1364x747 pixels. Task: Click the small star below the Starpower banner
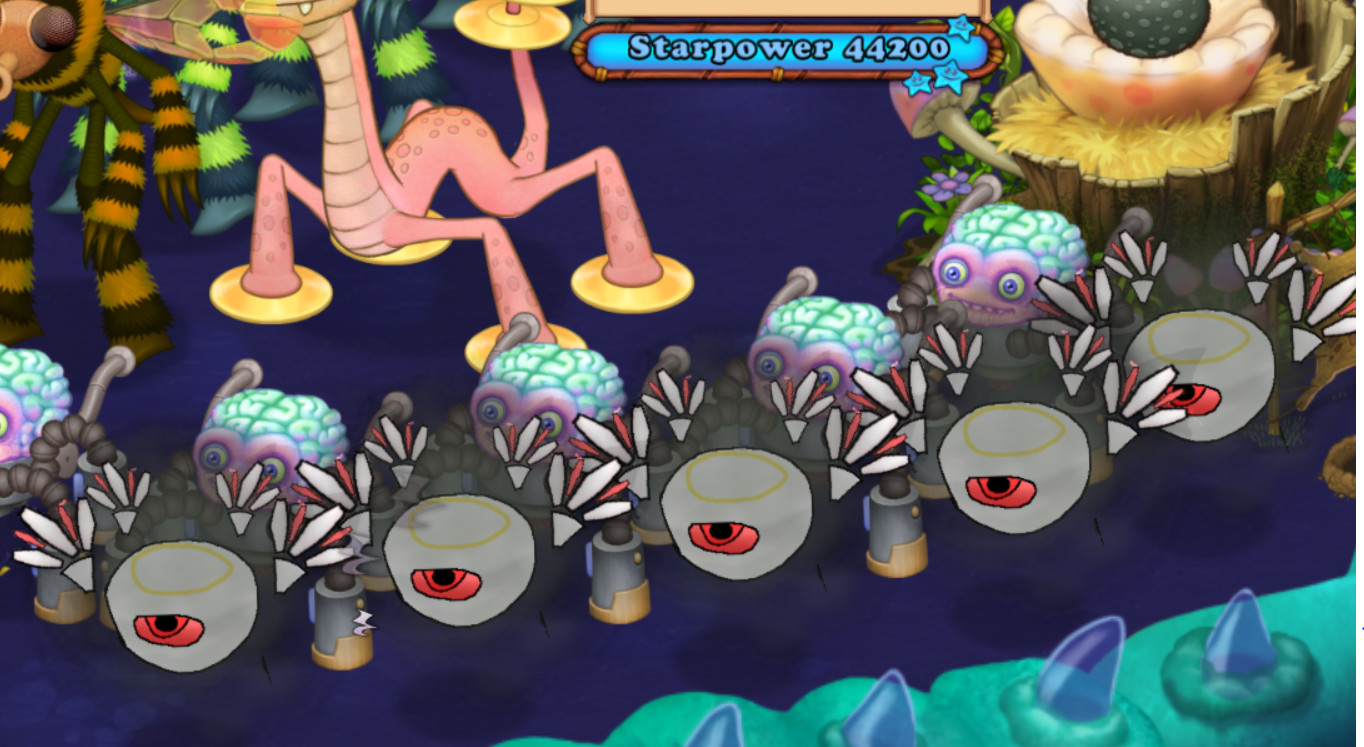coord(916,83)
